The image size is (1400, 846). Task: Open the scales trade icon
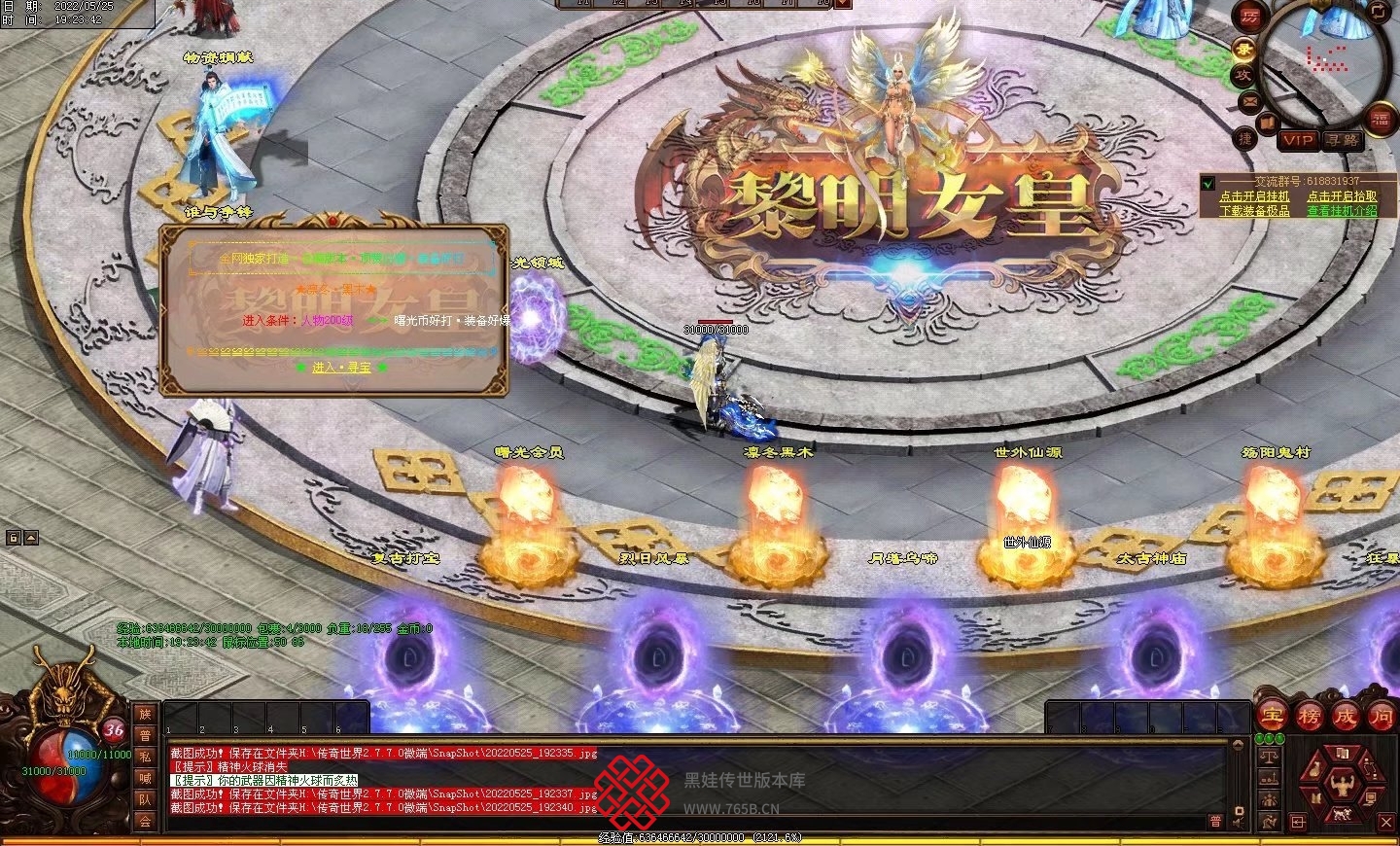tap(1269, 756)
